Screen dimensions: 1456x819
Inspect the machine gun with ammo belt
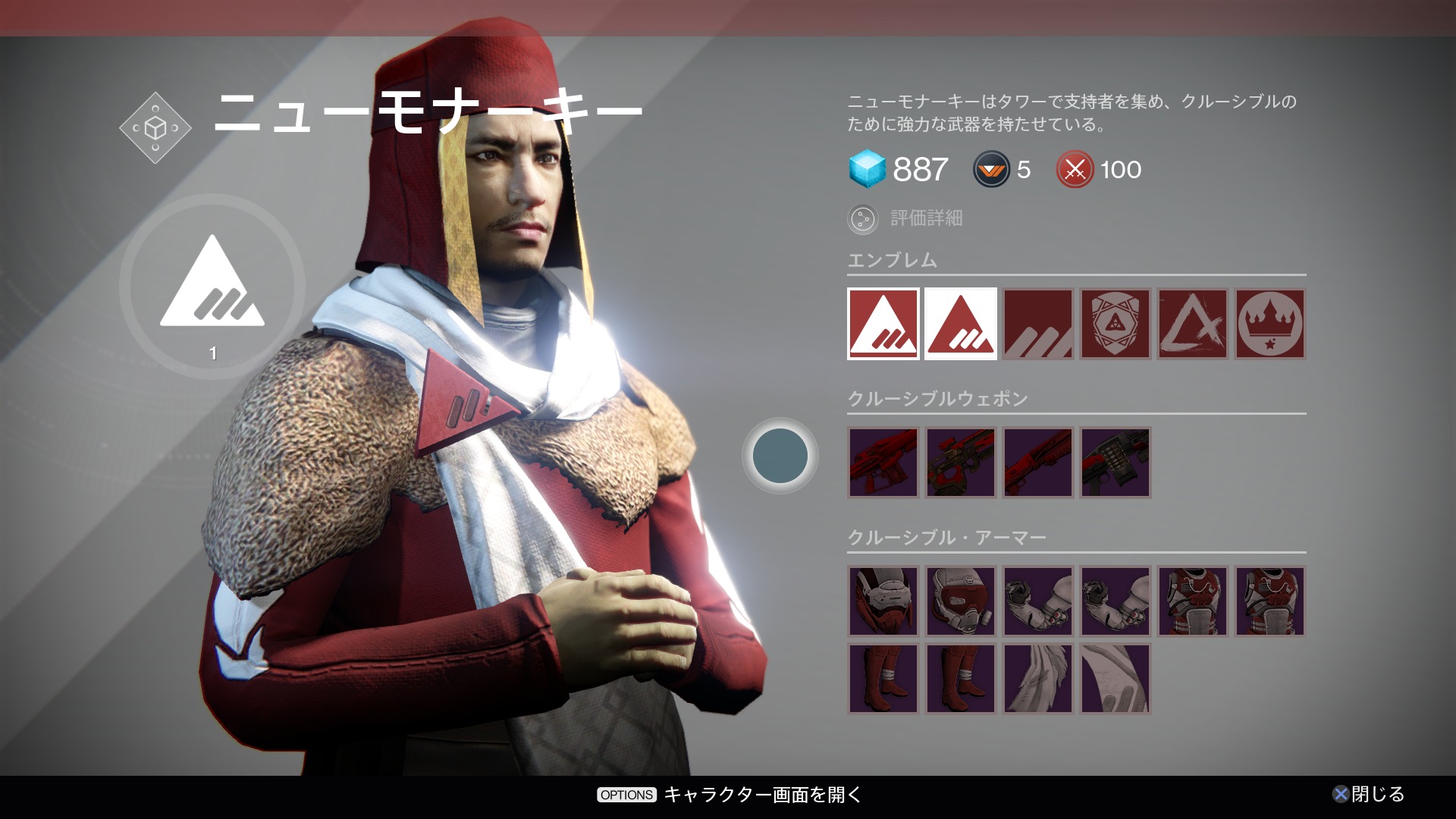pos(1115,463)
